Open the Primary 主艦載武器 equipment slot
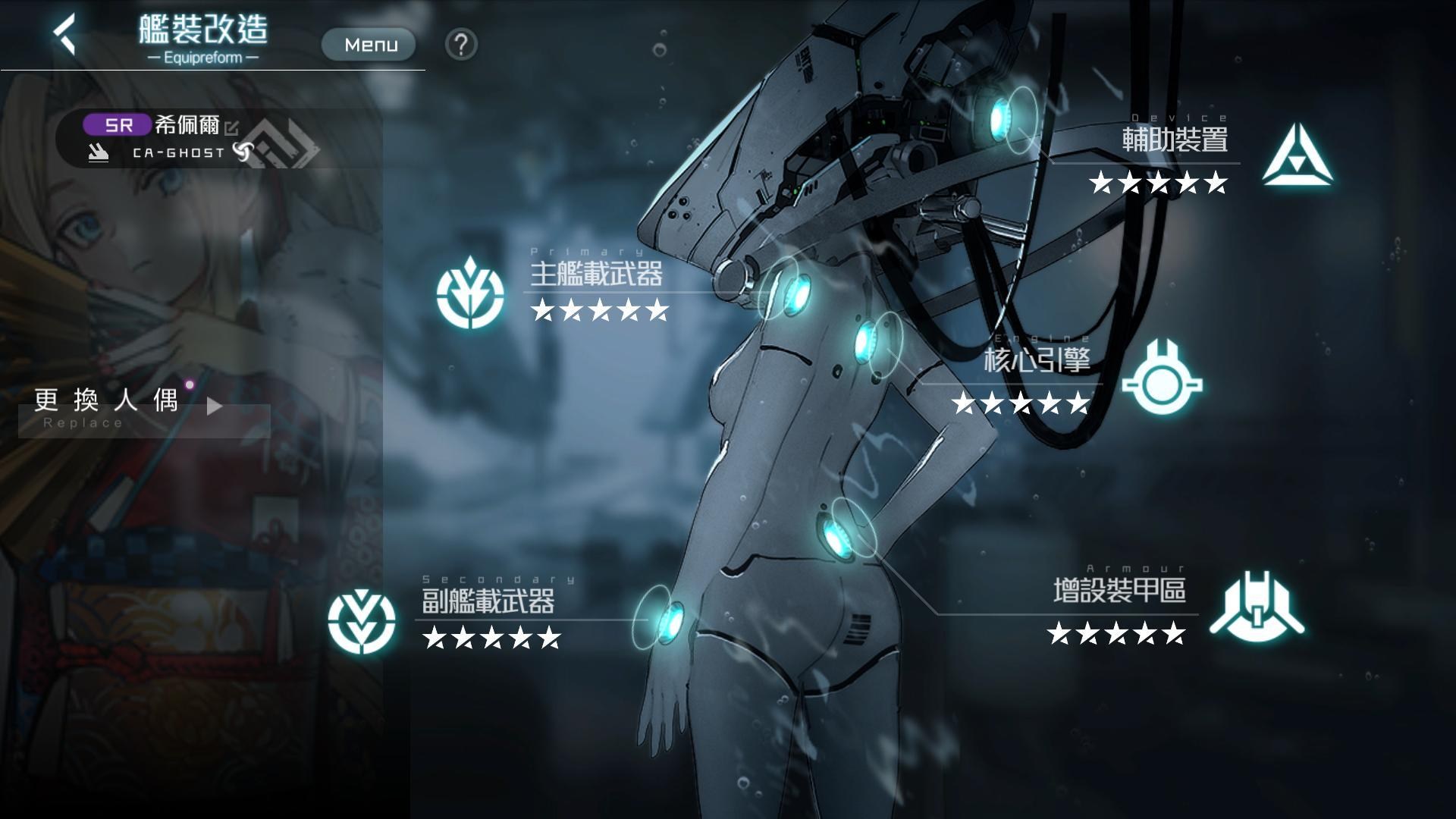 tap(471, 293)
